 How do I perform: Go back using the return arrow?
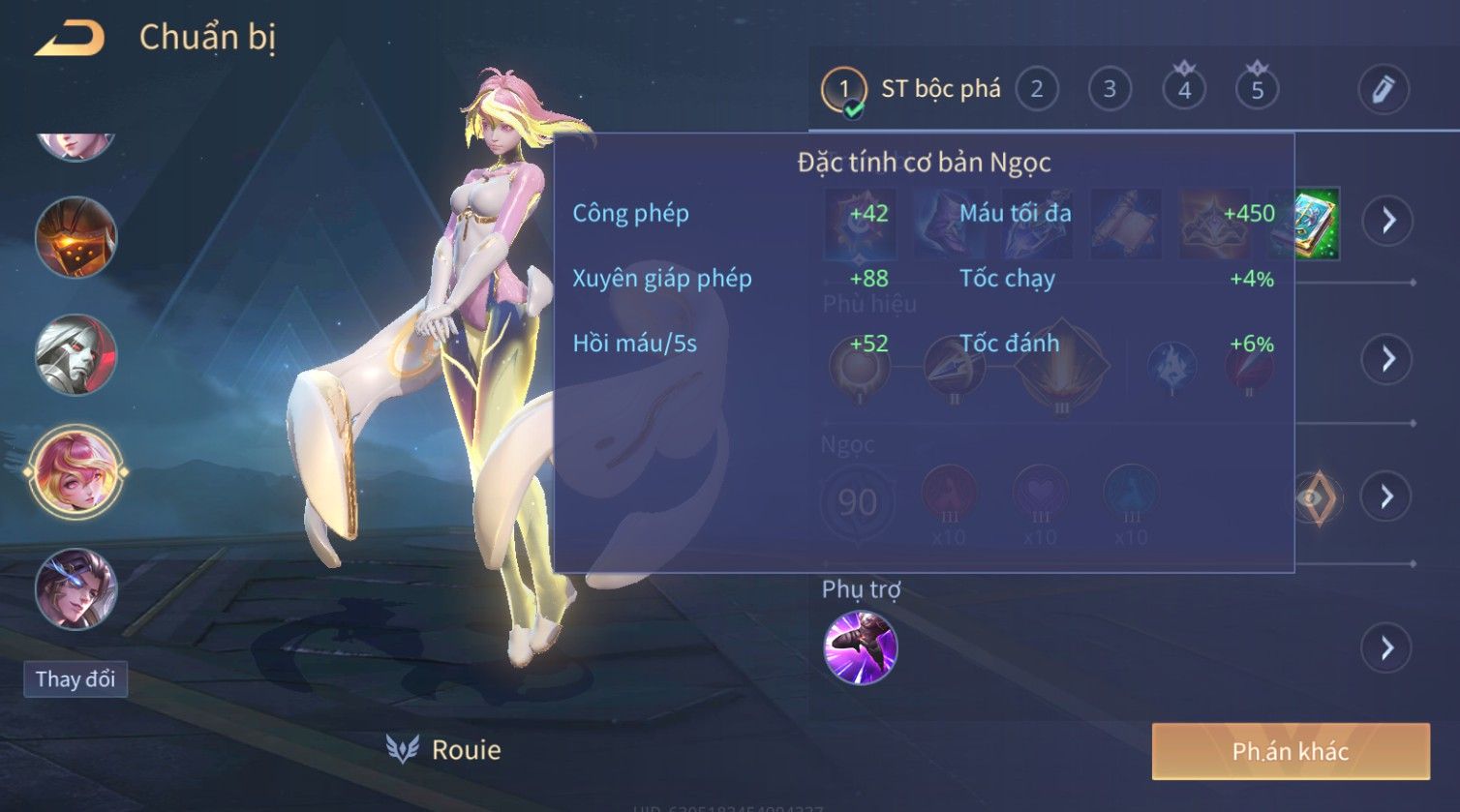[x=70, y=40]
